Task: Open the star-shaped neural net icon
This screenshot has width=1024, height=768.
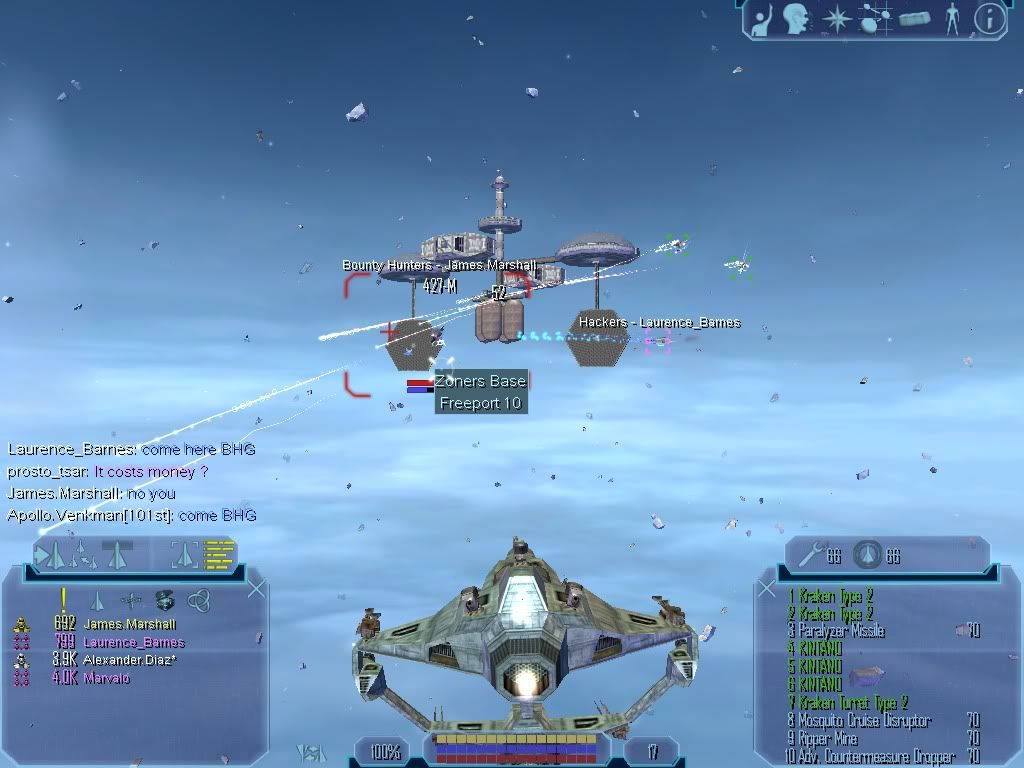Action: (x=836, y=19)
